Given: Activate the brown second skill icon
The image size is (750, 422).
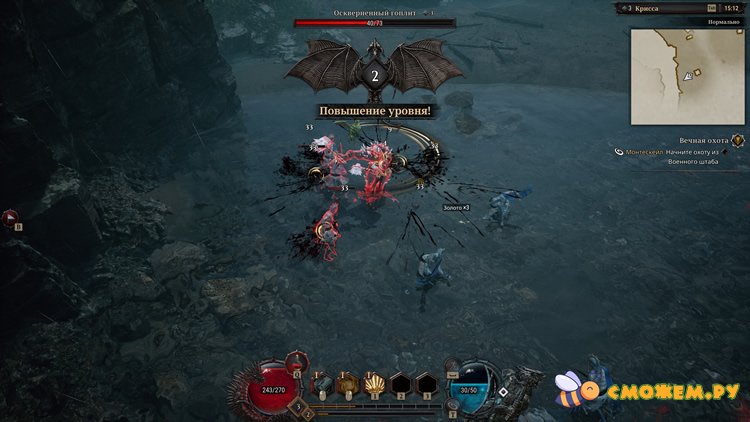Looking at the screenshot, I should tap(347, 382).
